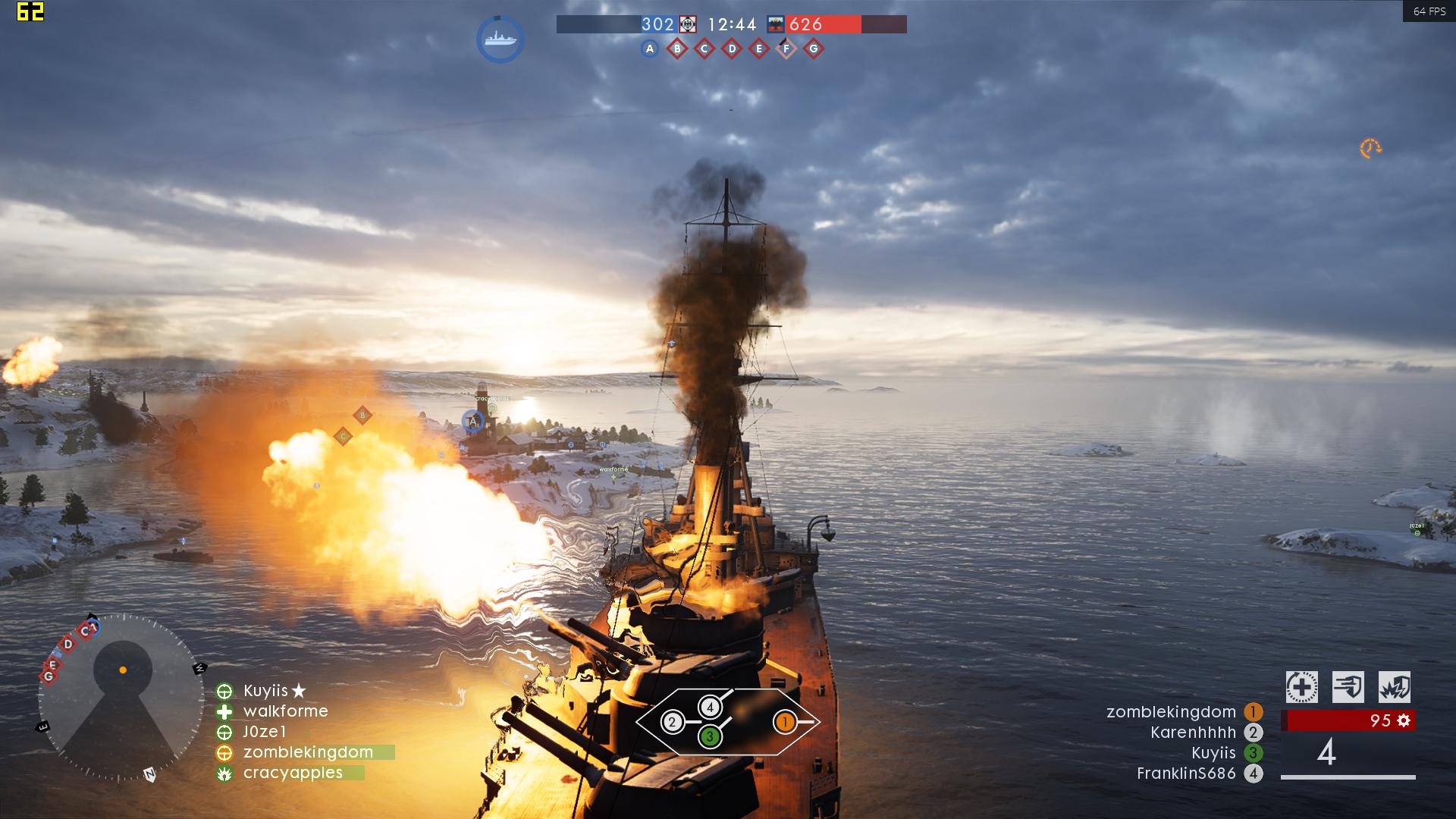Activate the explosion burst ability icon
The height and width of the screenshot is (819, 1456).
coord(1394,688)
